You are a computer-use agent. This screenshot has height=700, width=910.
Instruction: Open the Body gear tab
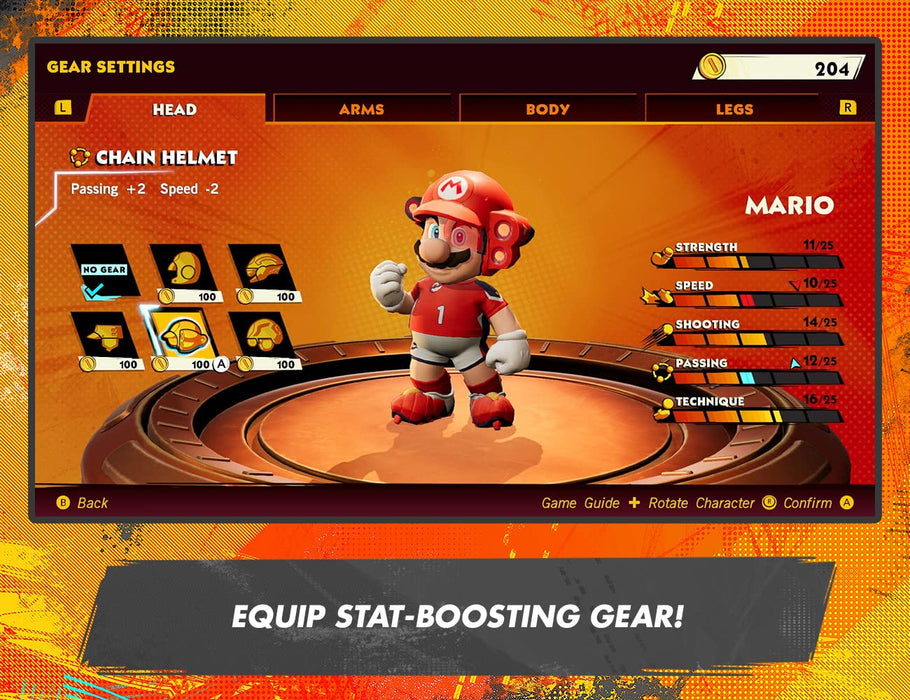(547, 109)
